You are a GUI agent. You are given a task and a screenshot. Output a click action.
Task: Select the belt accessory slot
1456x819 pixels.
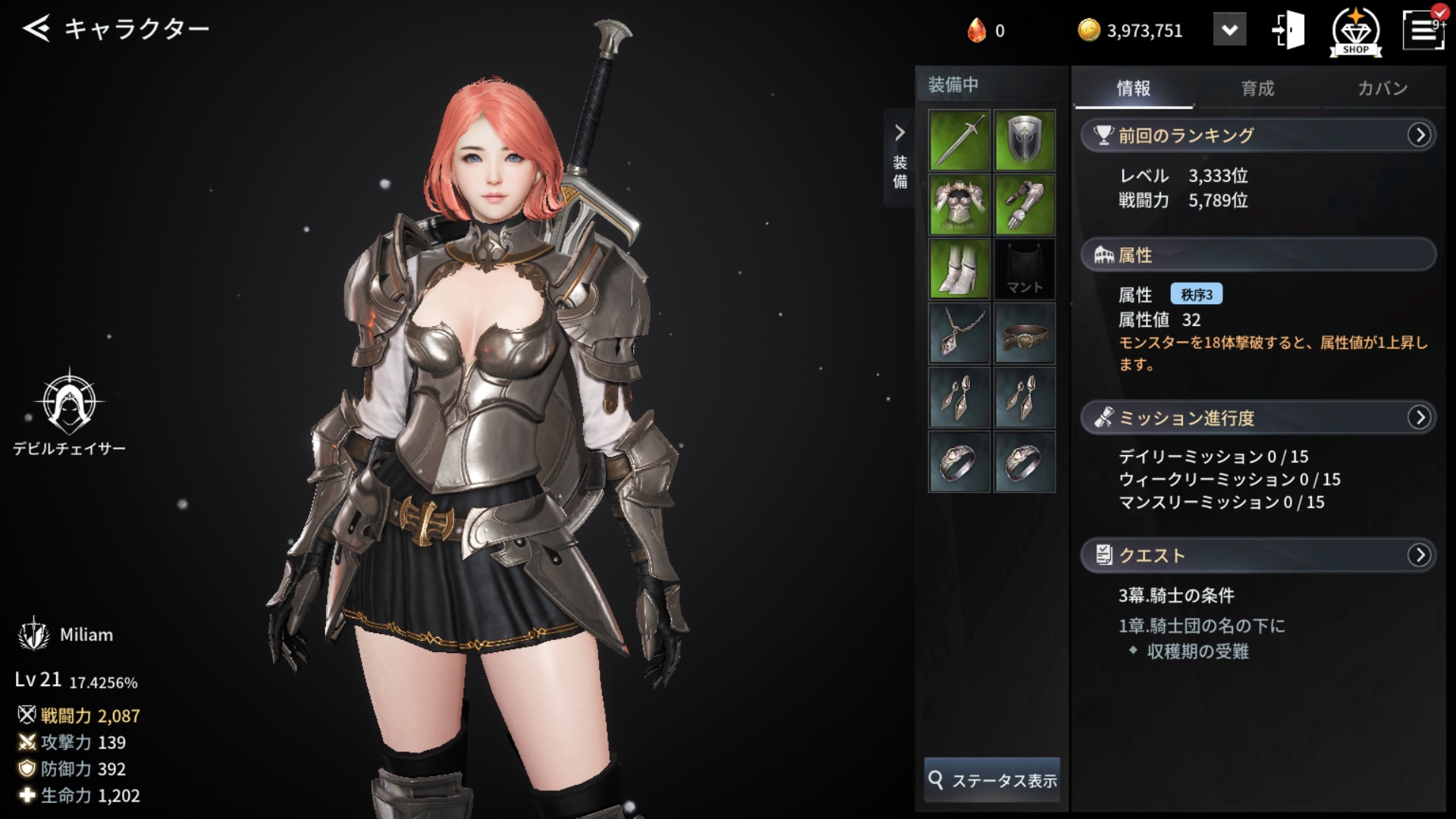coord(1025,334)
